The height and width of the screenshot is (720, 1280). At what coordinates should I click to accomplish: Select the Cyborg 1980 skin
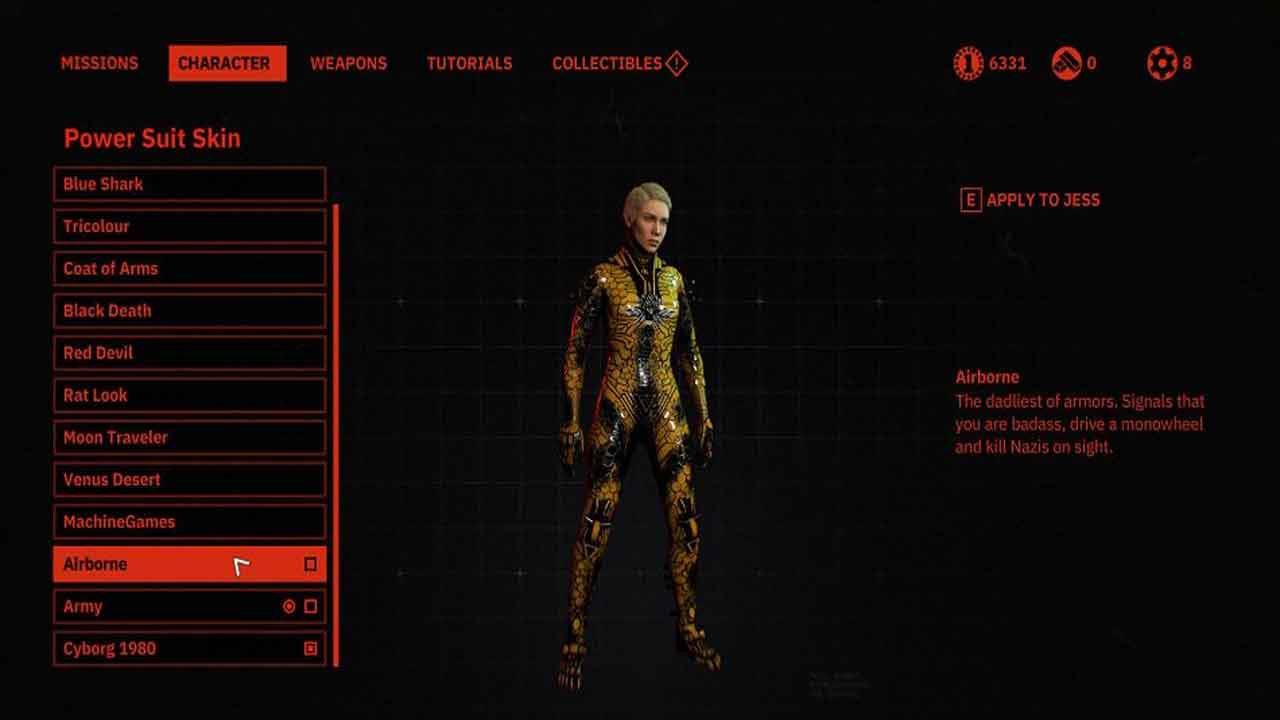[x=189, y=648]
